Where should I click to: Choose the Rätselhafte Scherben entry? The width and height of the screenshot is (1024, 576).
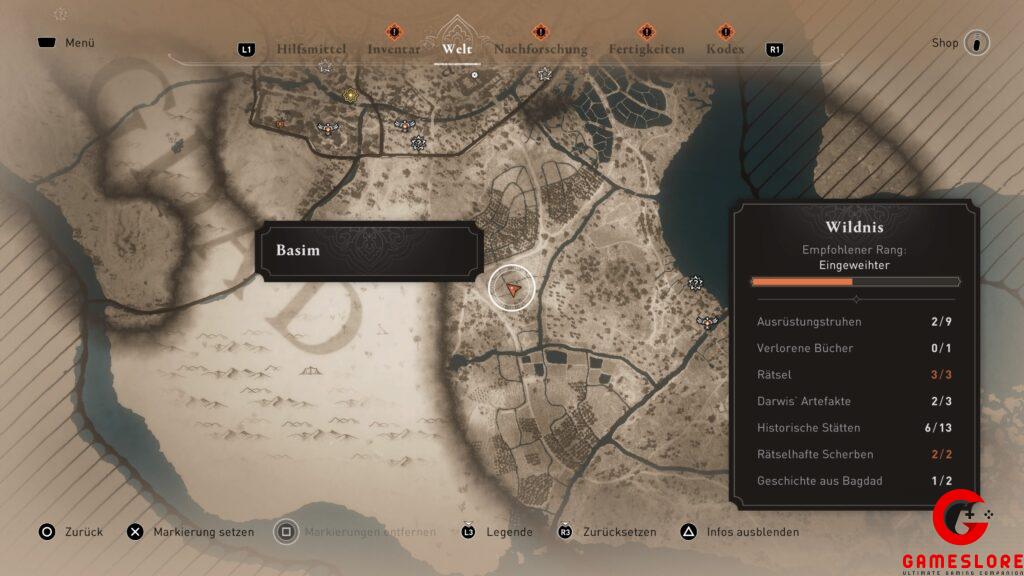[855, 454]
